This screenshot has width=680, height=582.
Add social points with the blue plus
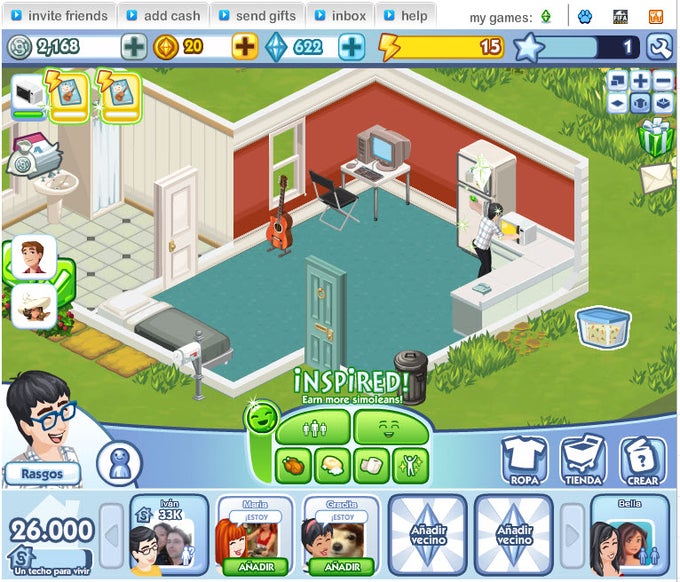click(x=351, y=46)
